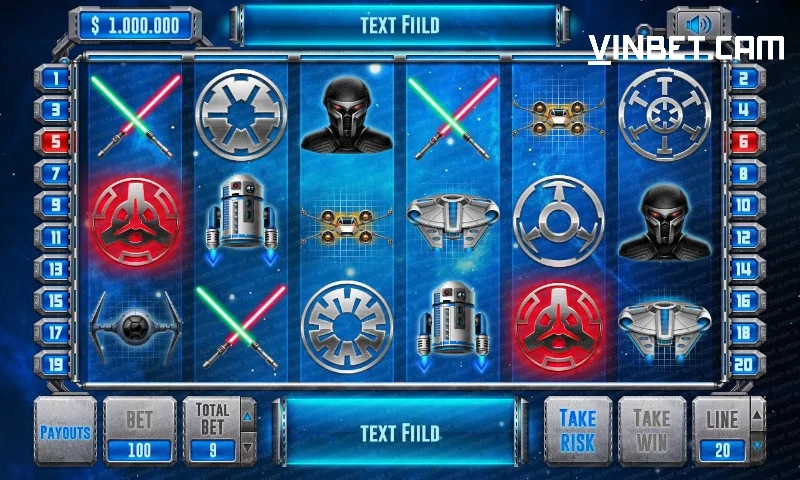This screenshot has height=480, width=800.
Task: Click the Line button
Action: pos(722,431)
